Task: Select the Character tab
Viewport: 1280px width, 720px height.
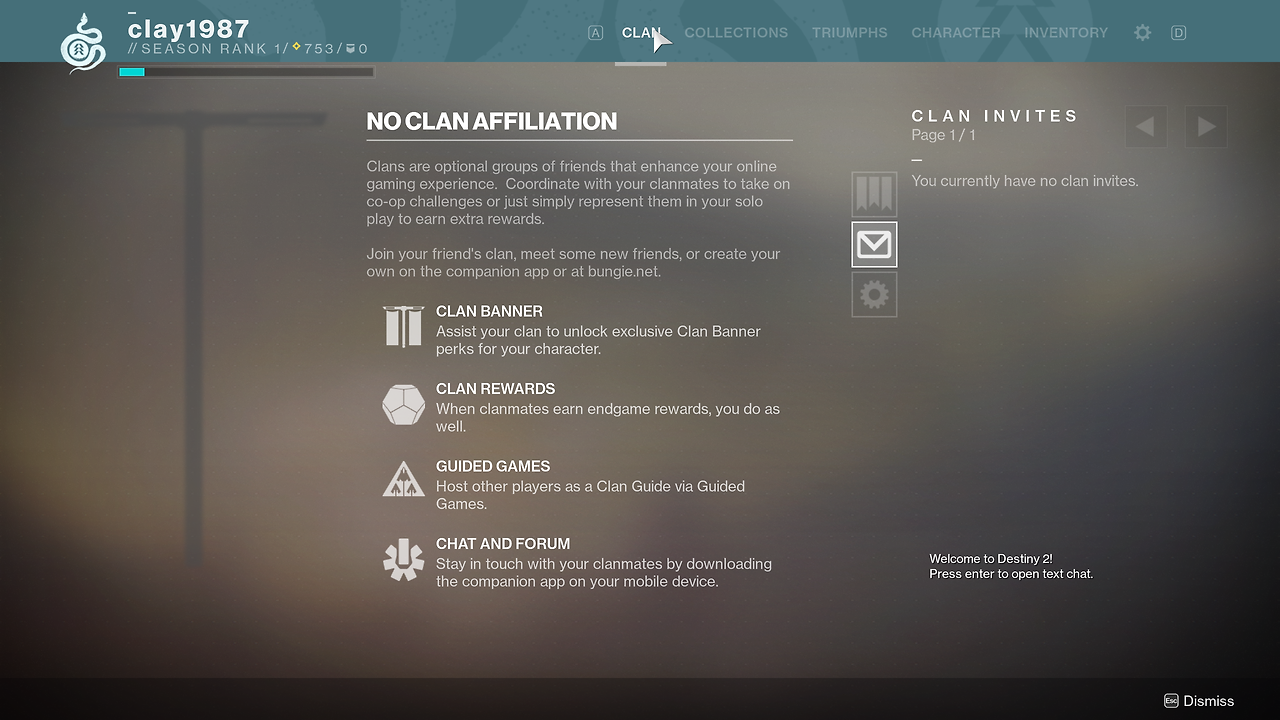Action: pyautogui.click(x=955, y=33)
